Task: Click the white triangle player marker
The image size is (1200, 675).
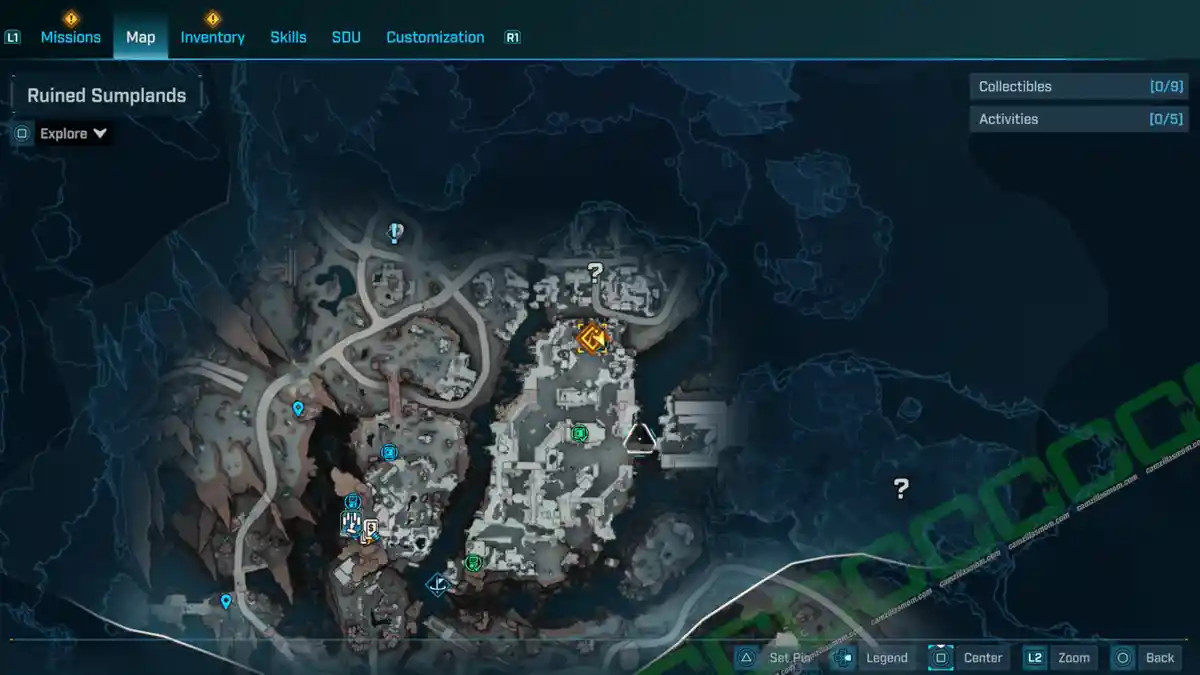Action: point(640,437)
